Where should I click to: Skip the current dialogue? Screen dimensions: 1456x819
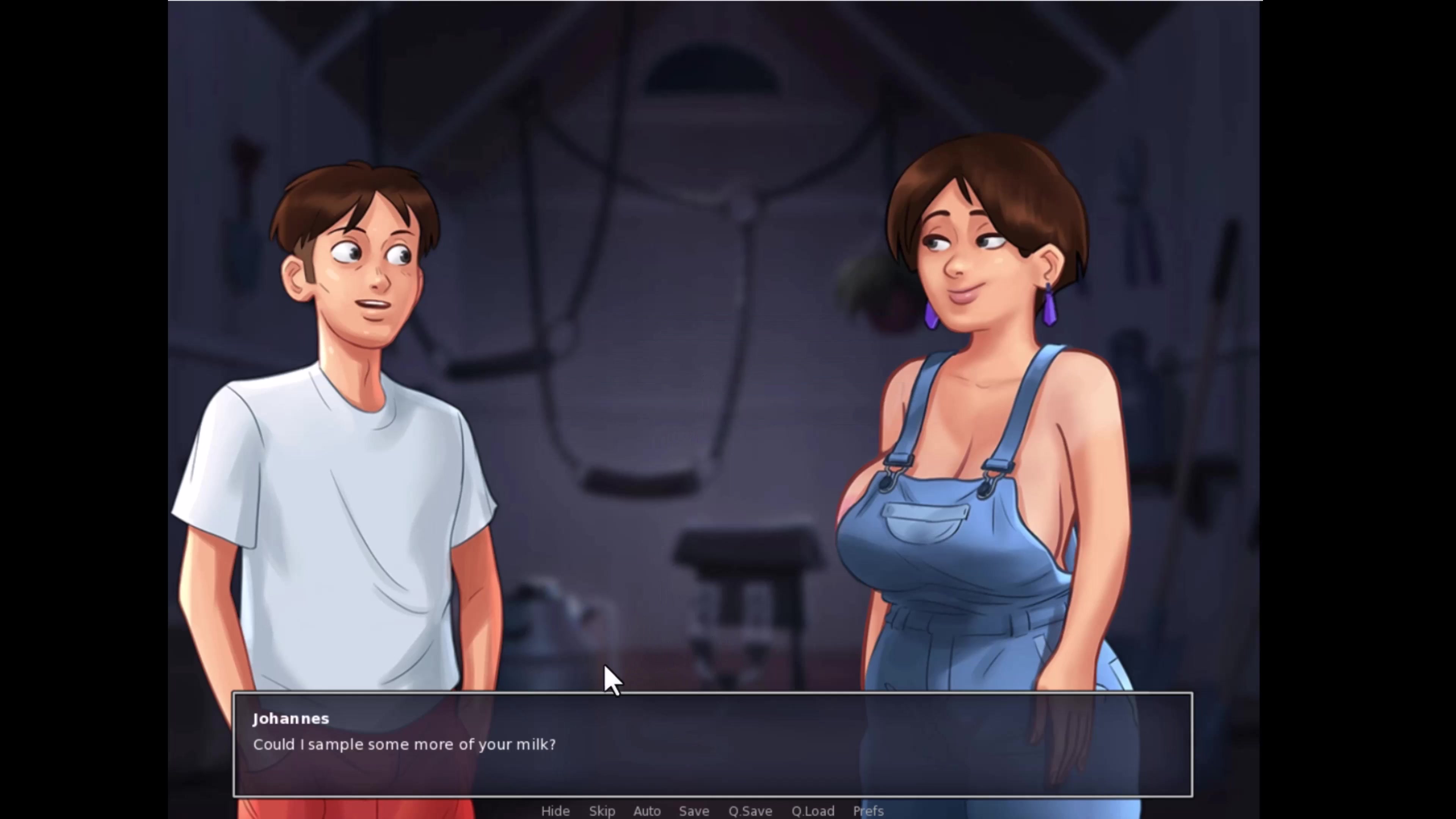602,811
